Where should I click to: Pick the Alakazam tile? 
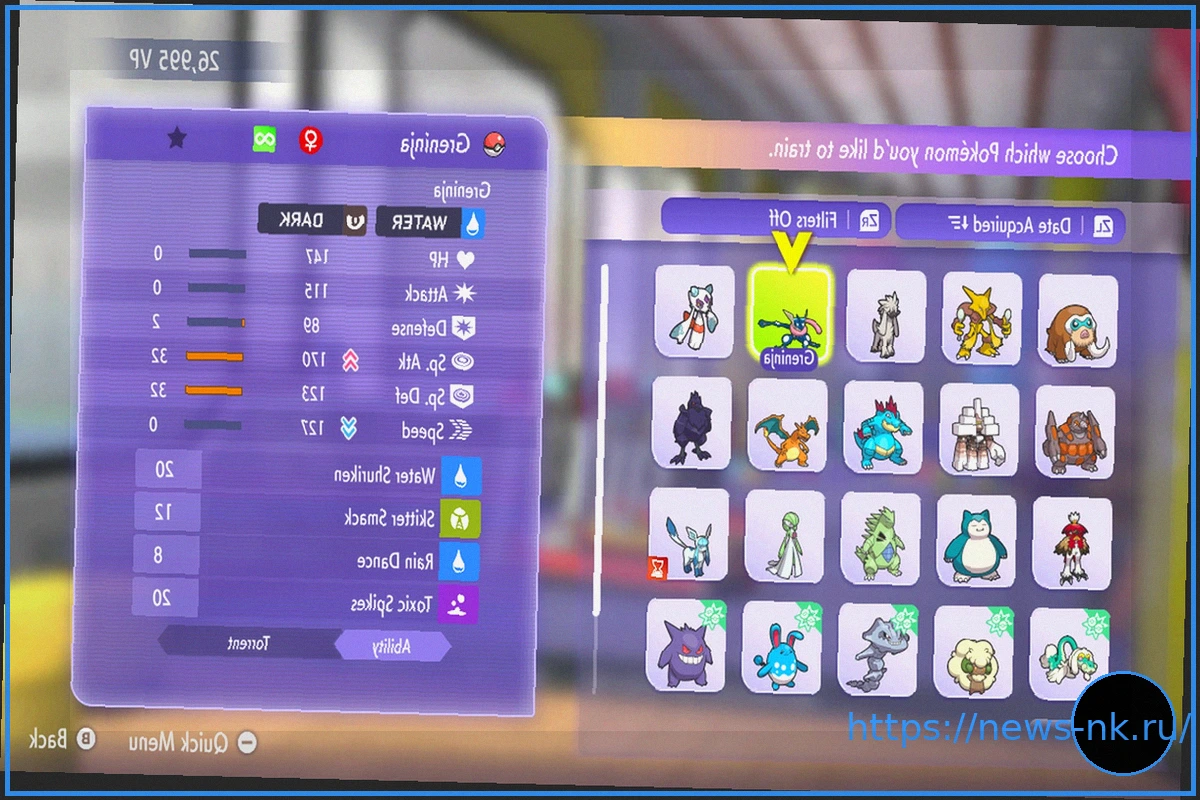click(x=982, y=318)
